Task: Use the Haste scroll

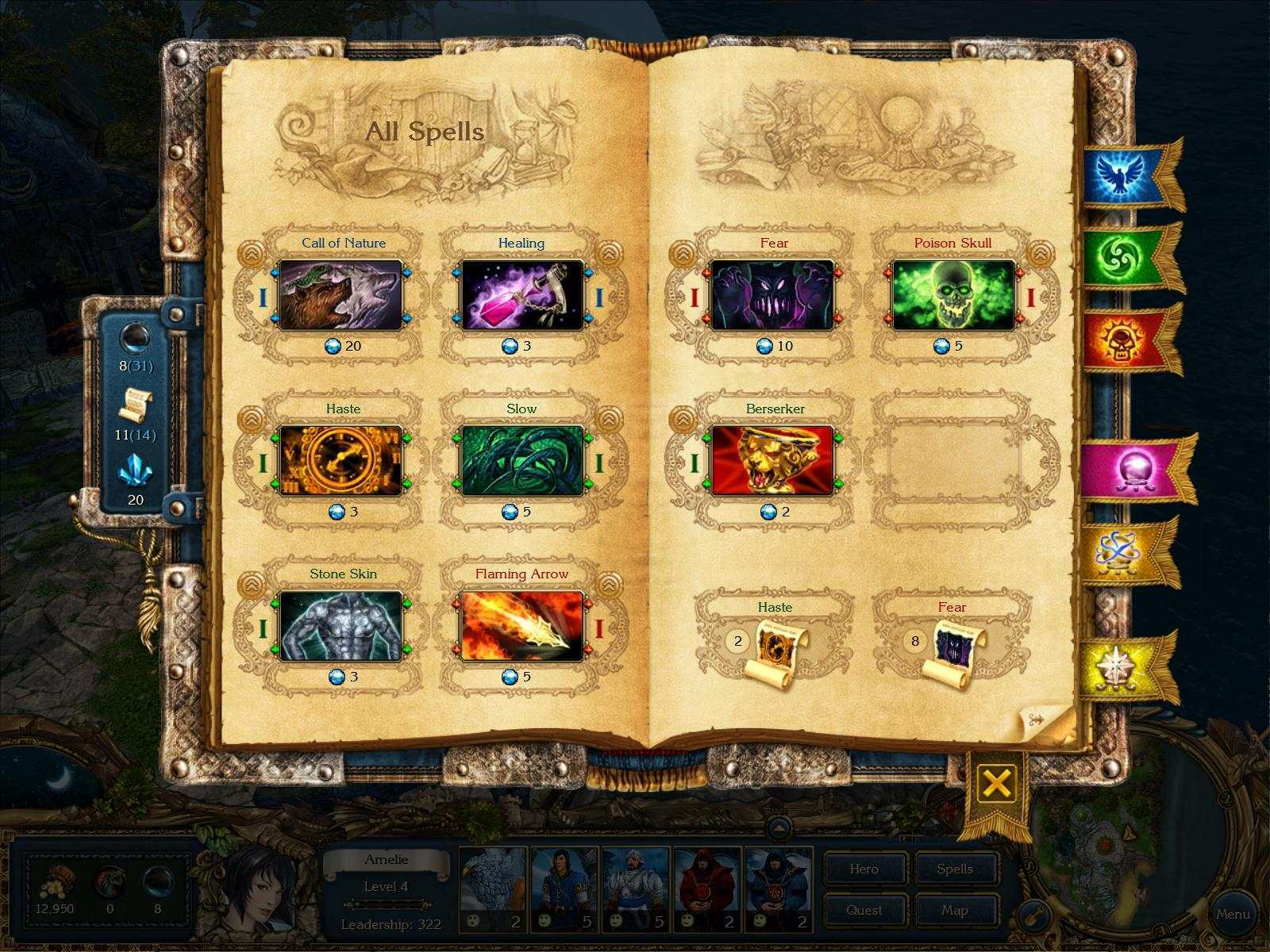Action: (779, 646)
